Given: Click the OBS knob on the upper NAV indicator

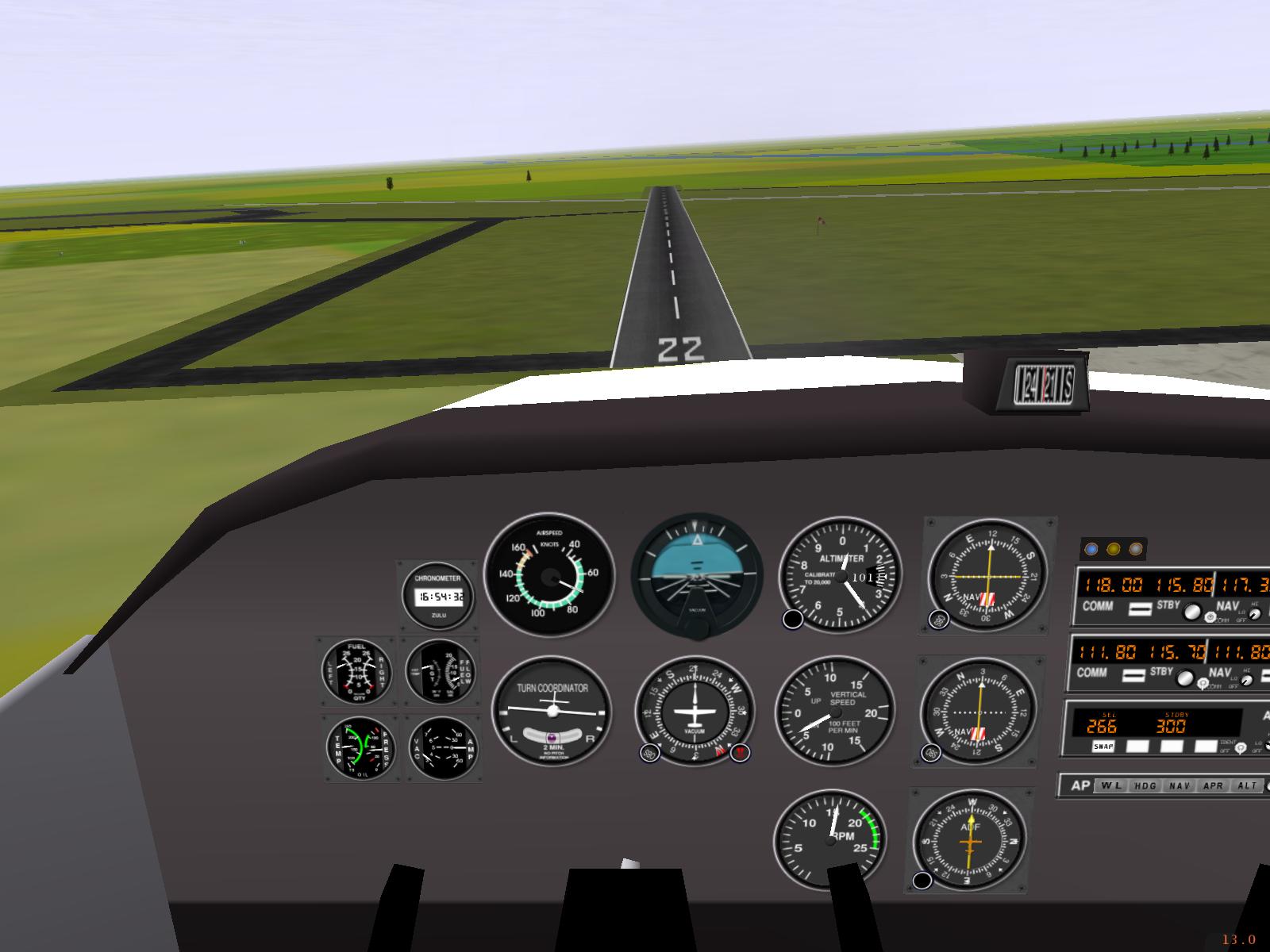Looking at the screenshot, I should [939, 620].
